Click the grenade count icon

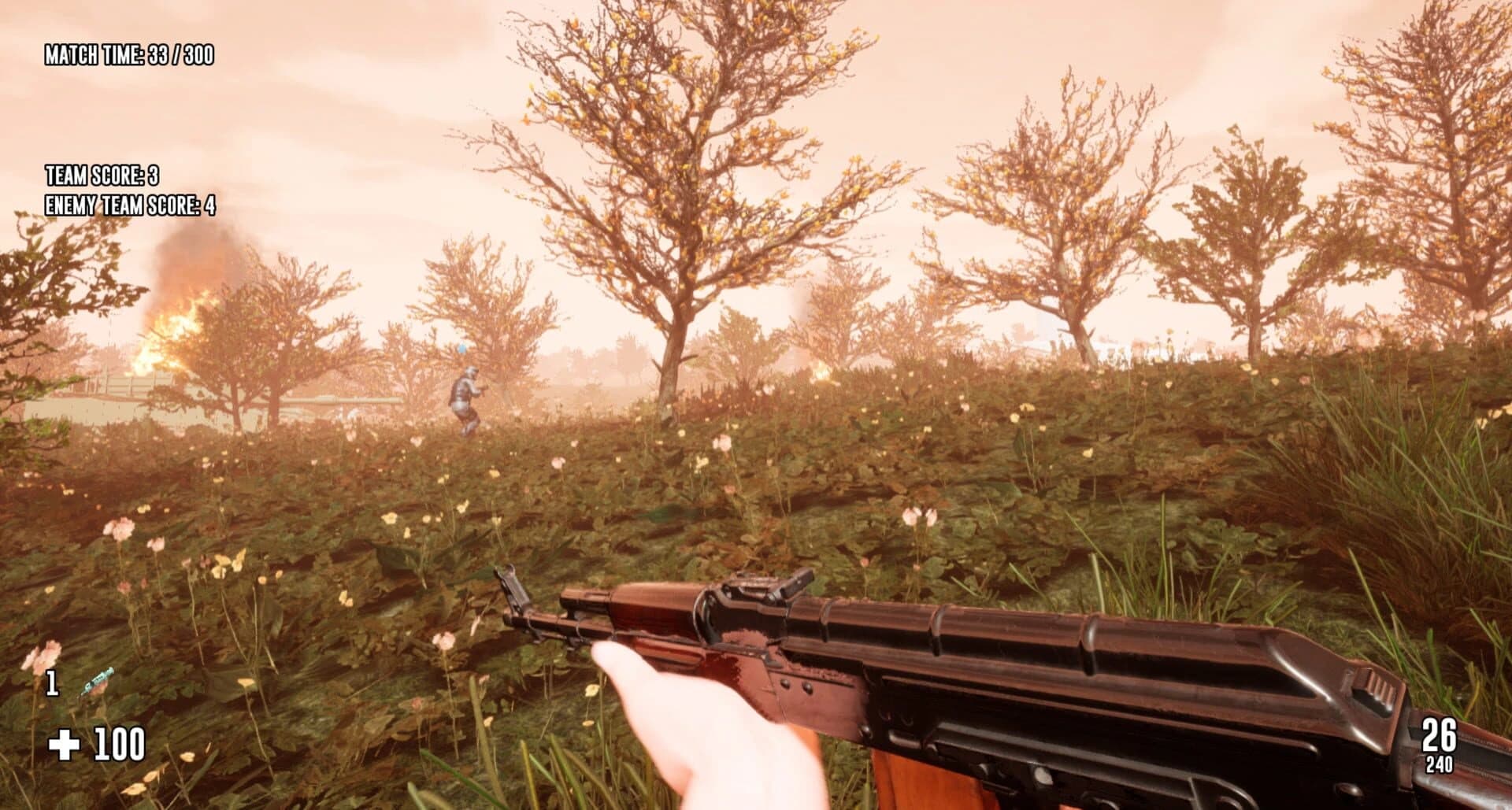coord(52,682)
